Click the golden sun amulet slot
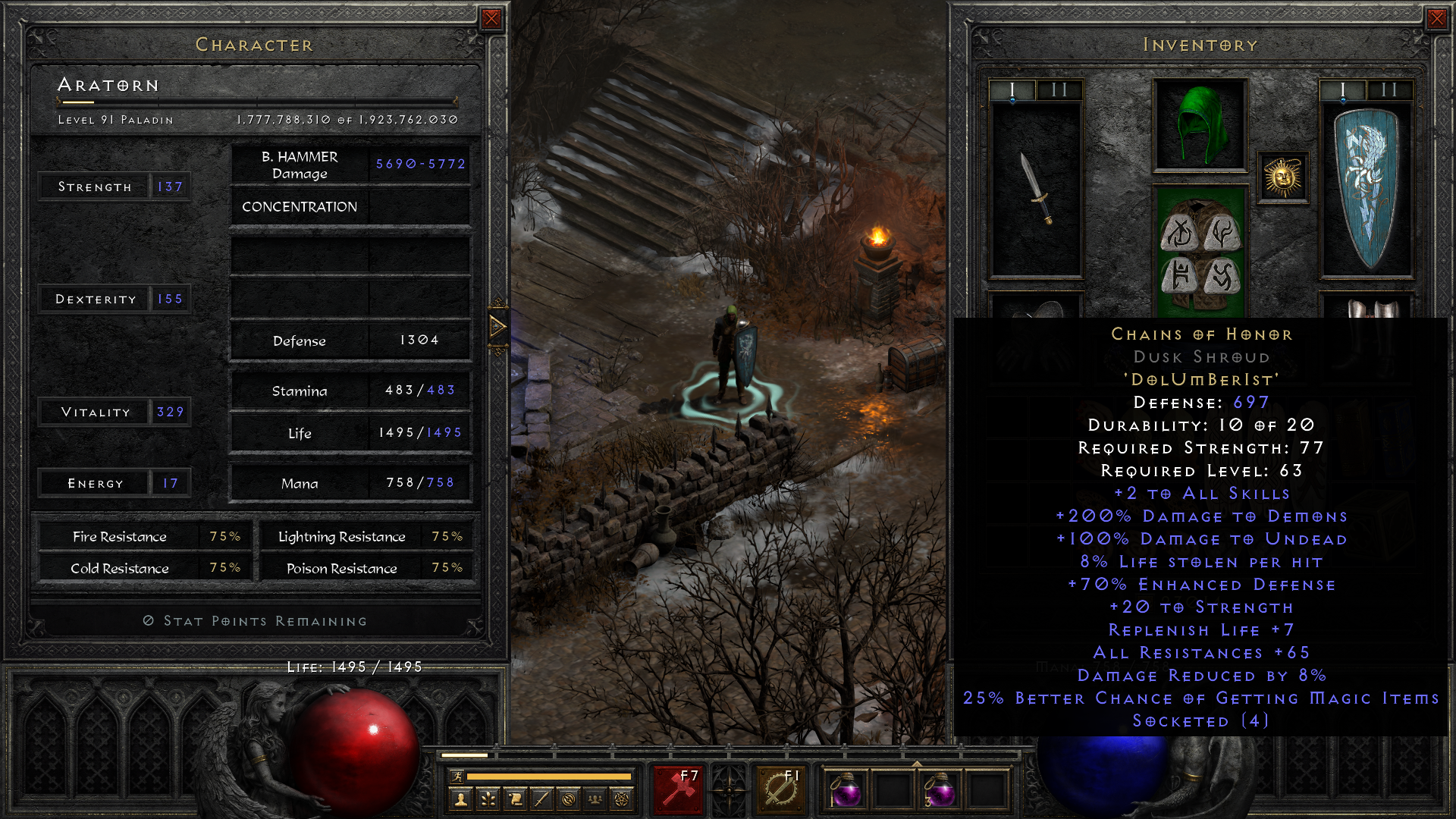This screenshot has height=819, width=1456. coord(1283,178)
